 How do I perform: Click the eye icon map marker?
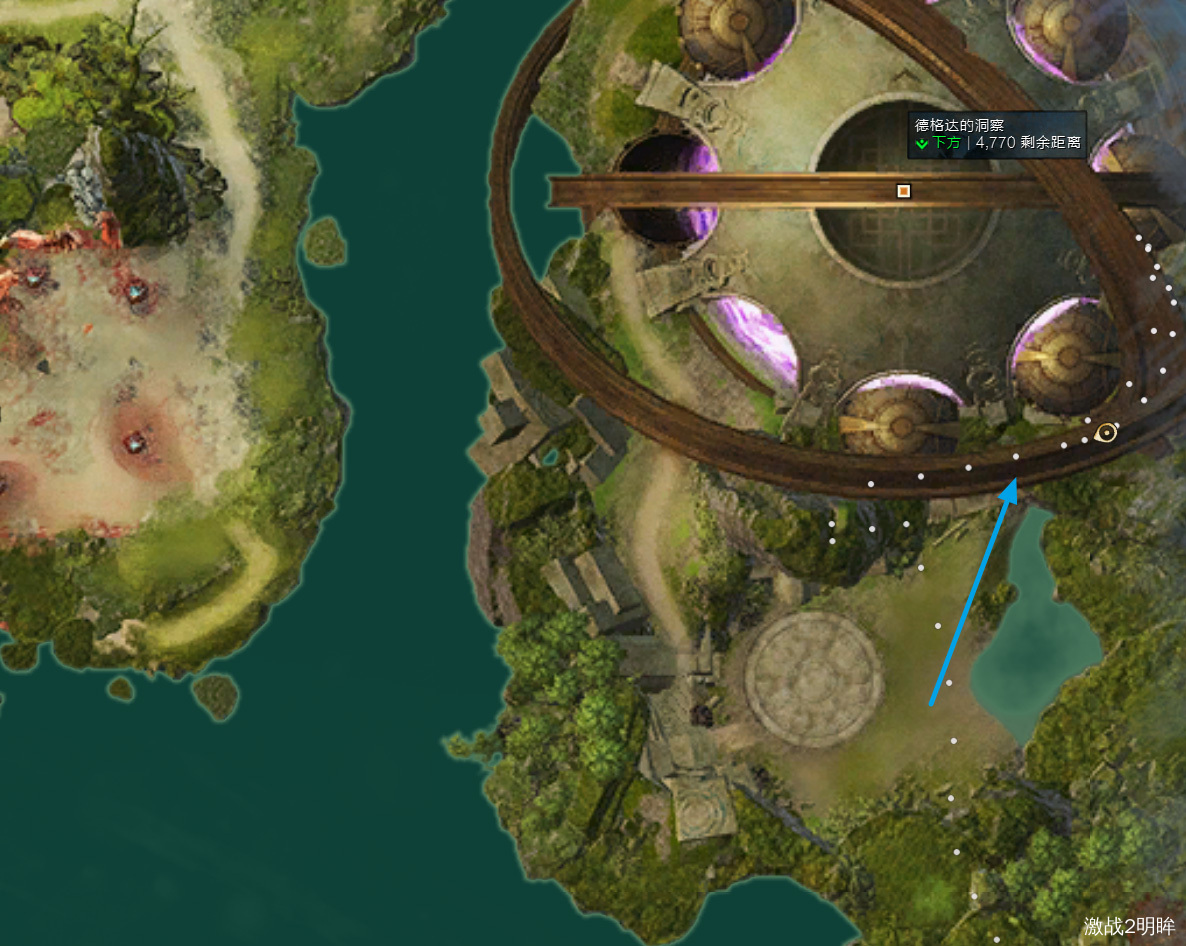(1105, 432)
